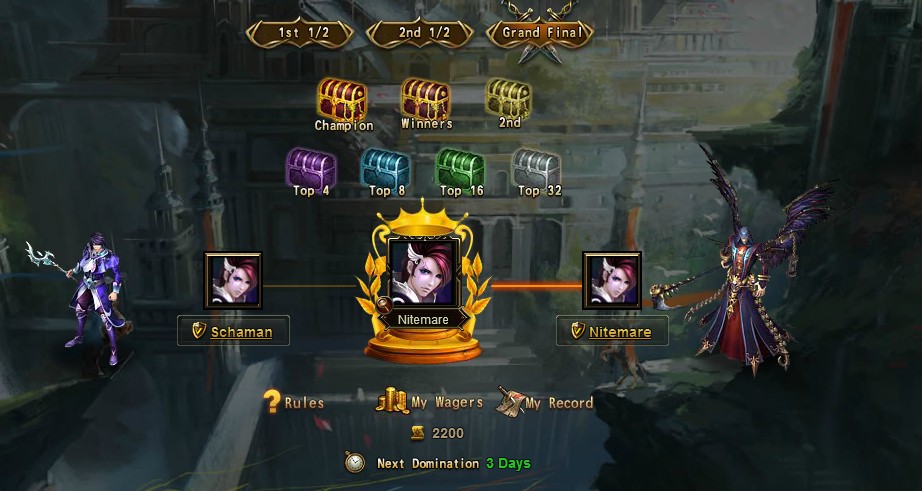
Task: View Schaman's finalist portrait
Action: click(234, 281)
